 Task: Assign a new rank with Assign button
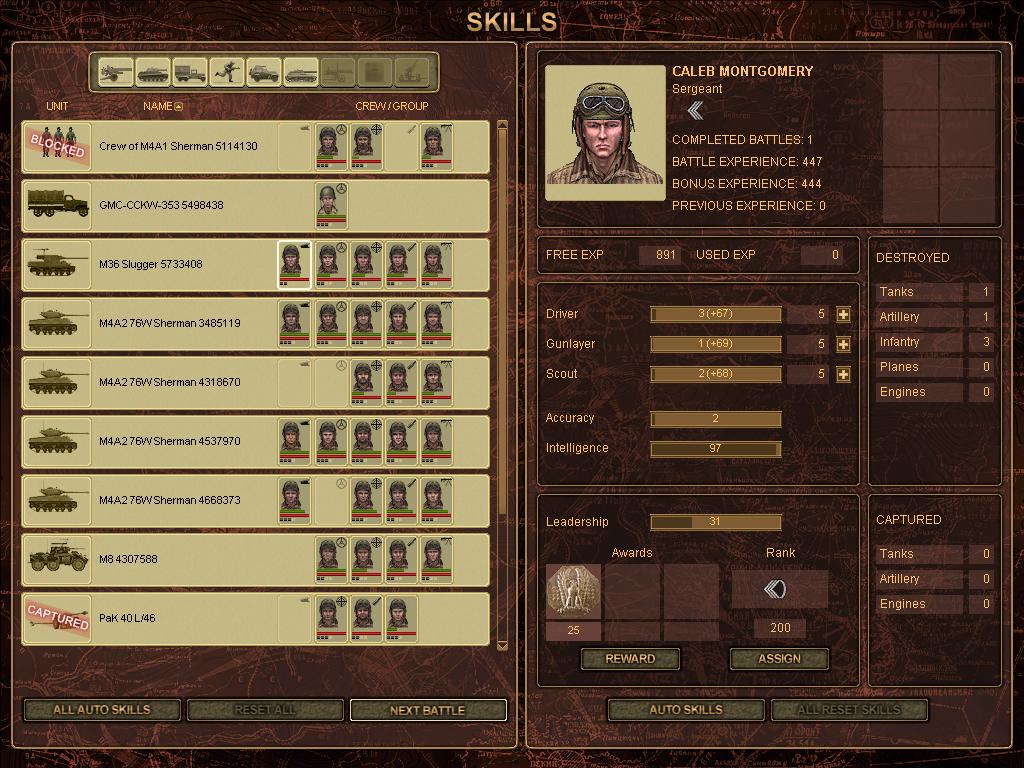tap(779, 659)
